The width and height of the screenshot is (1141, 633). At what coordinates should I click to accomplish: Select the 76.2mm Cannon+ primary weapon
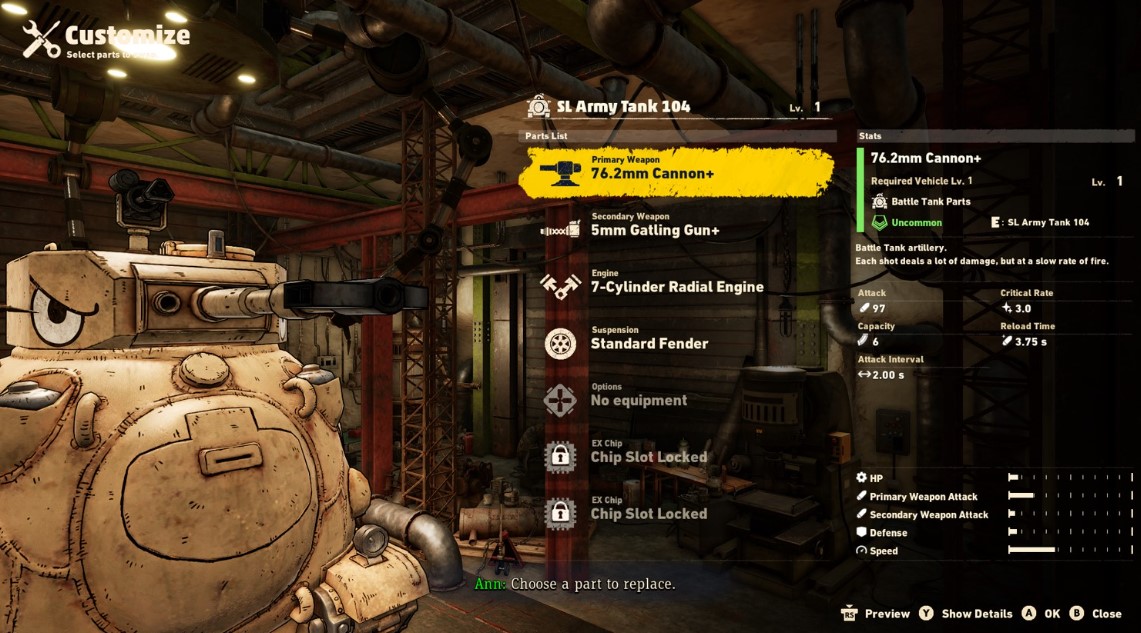(676, 172)
